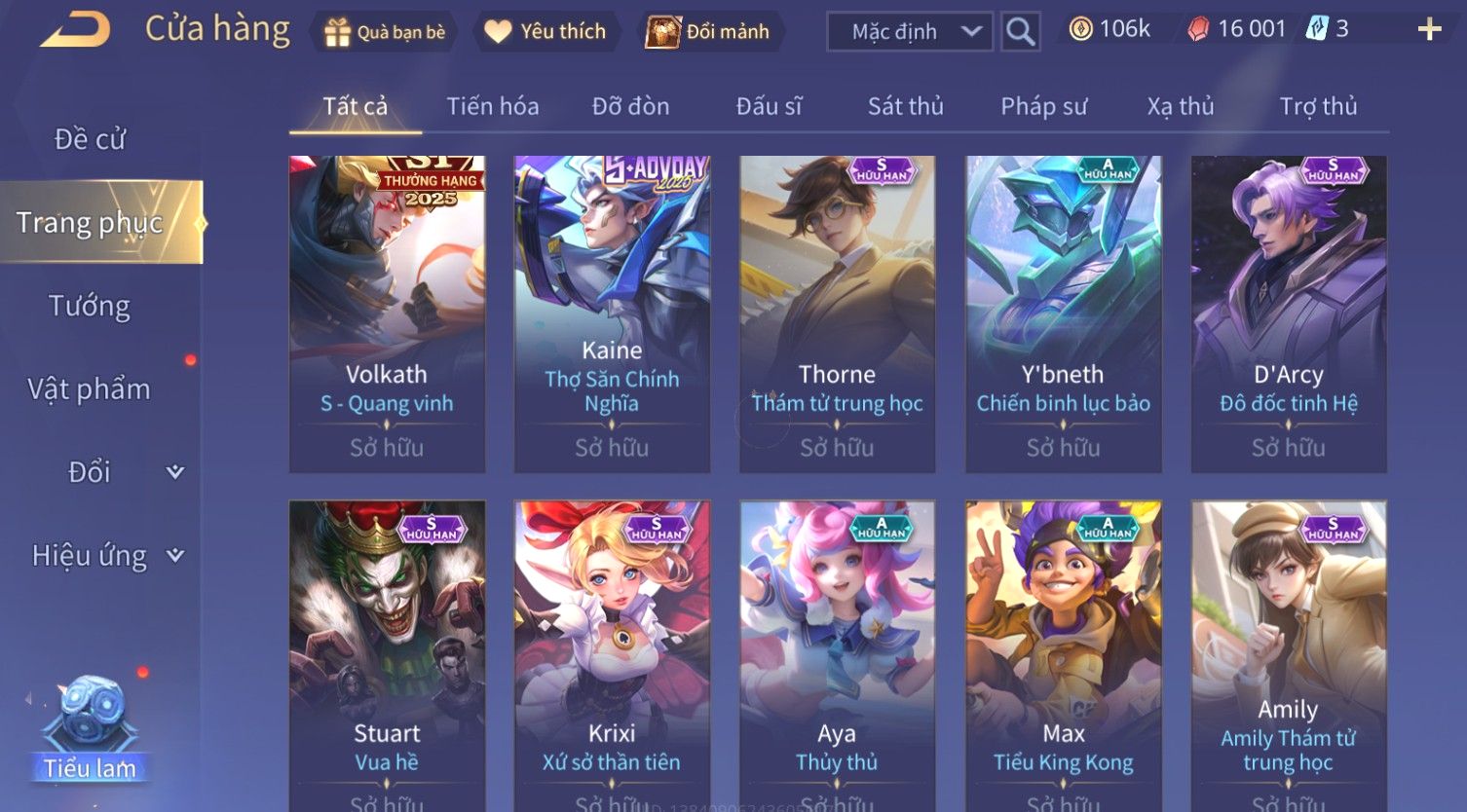The height and width of the screenshot is (812, 1467).
Task: Select the Pháp sư tab
Action: point(1043,106)
